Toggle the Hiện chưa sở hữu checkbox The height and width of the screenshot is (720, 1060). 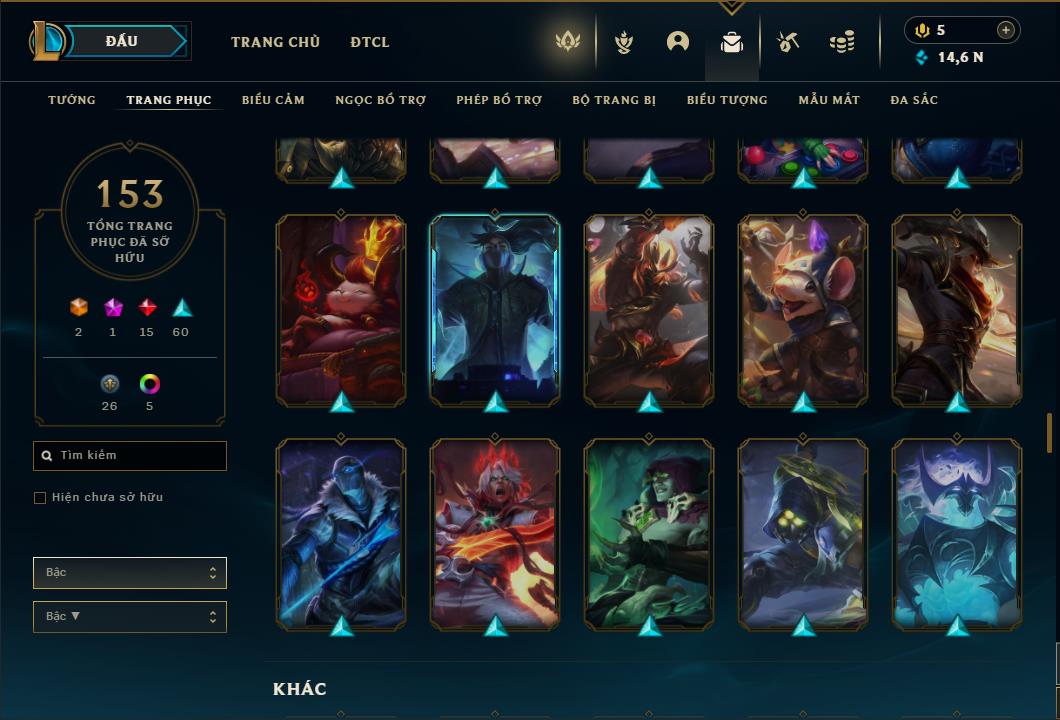tap(40, 498)
